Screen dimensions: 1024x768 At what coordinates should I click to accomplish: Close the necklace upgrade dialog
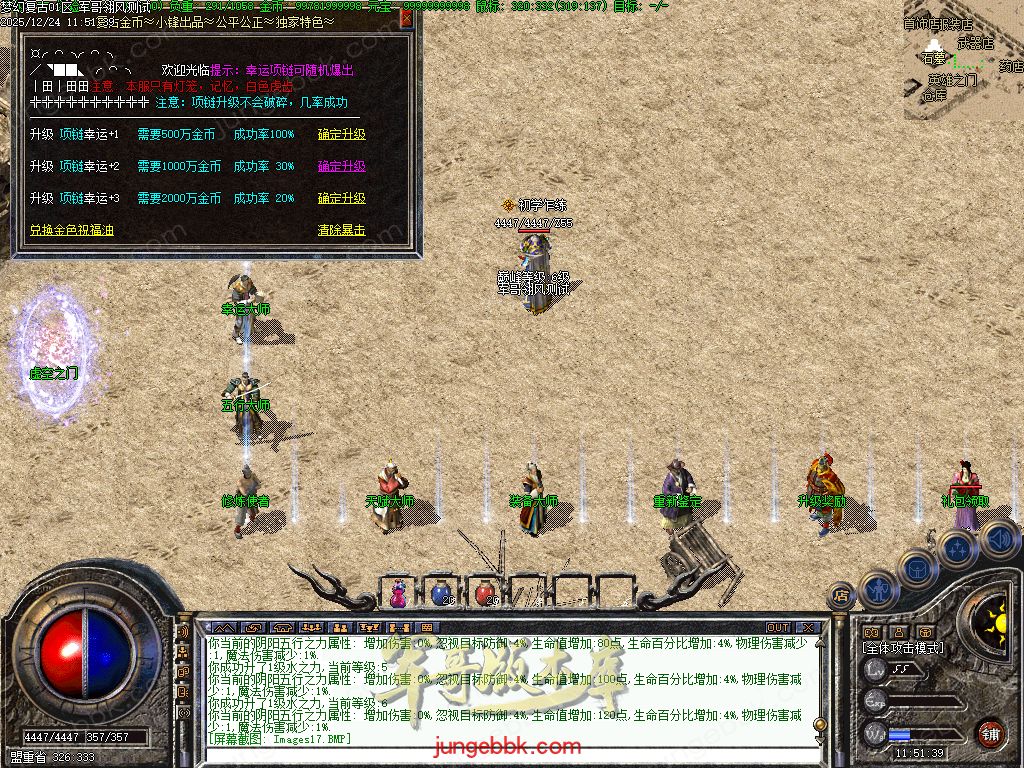click(406, 18)
